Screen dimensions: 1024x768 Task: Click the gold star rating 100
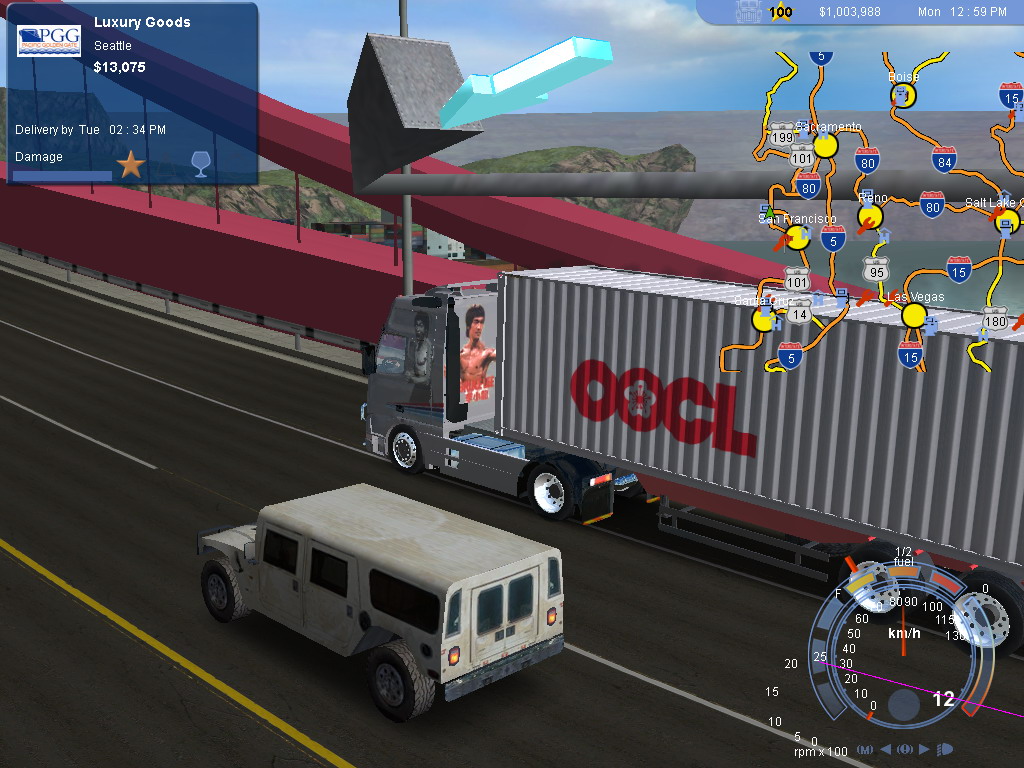pyautogui.click(x=781, y=12)
